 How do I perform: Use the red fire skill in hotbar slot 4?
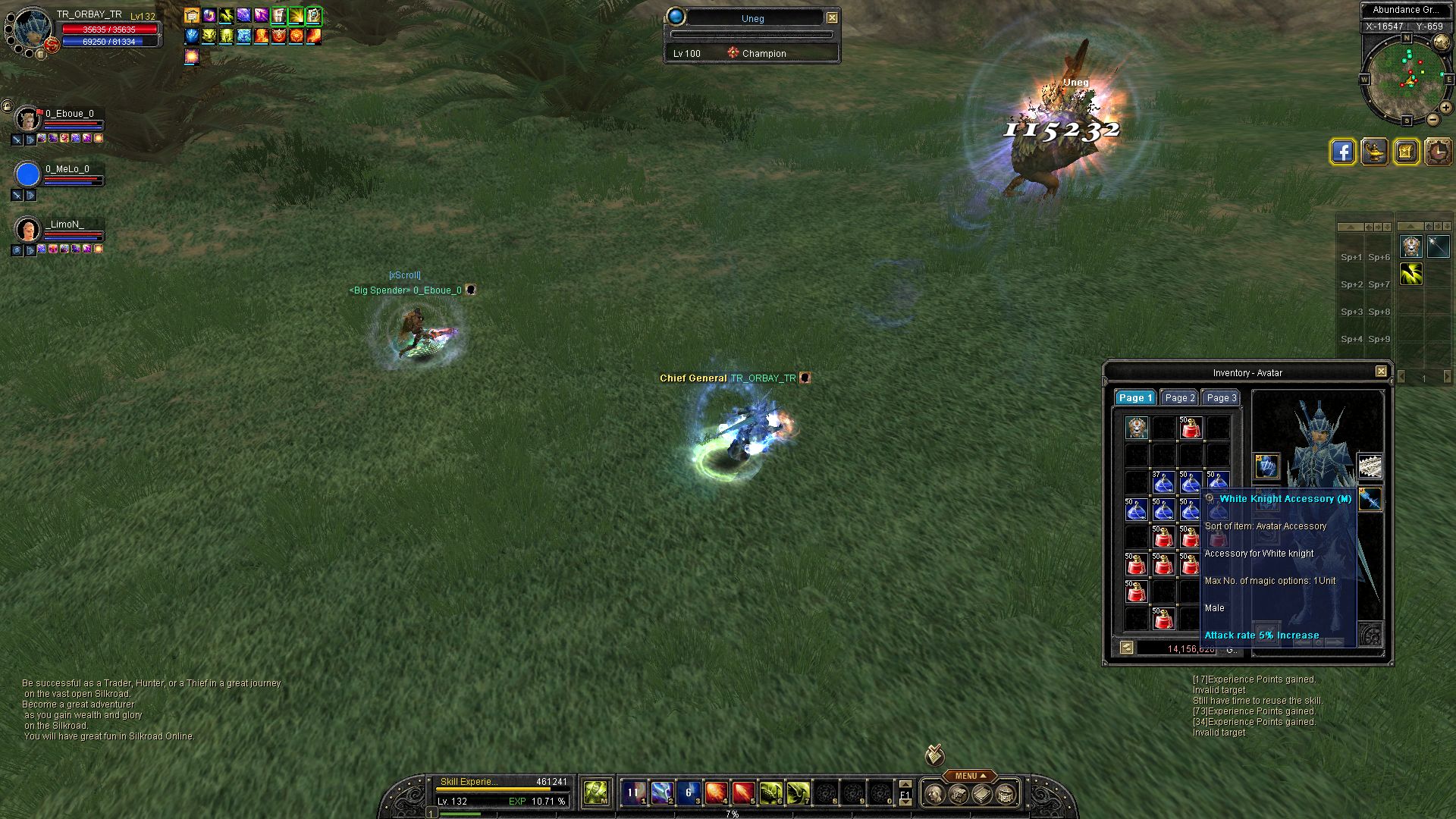(716, 793)
